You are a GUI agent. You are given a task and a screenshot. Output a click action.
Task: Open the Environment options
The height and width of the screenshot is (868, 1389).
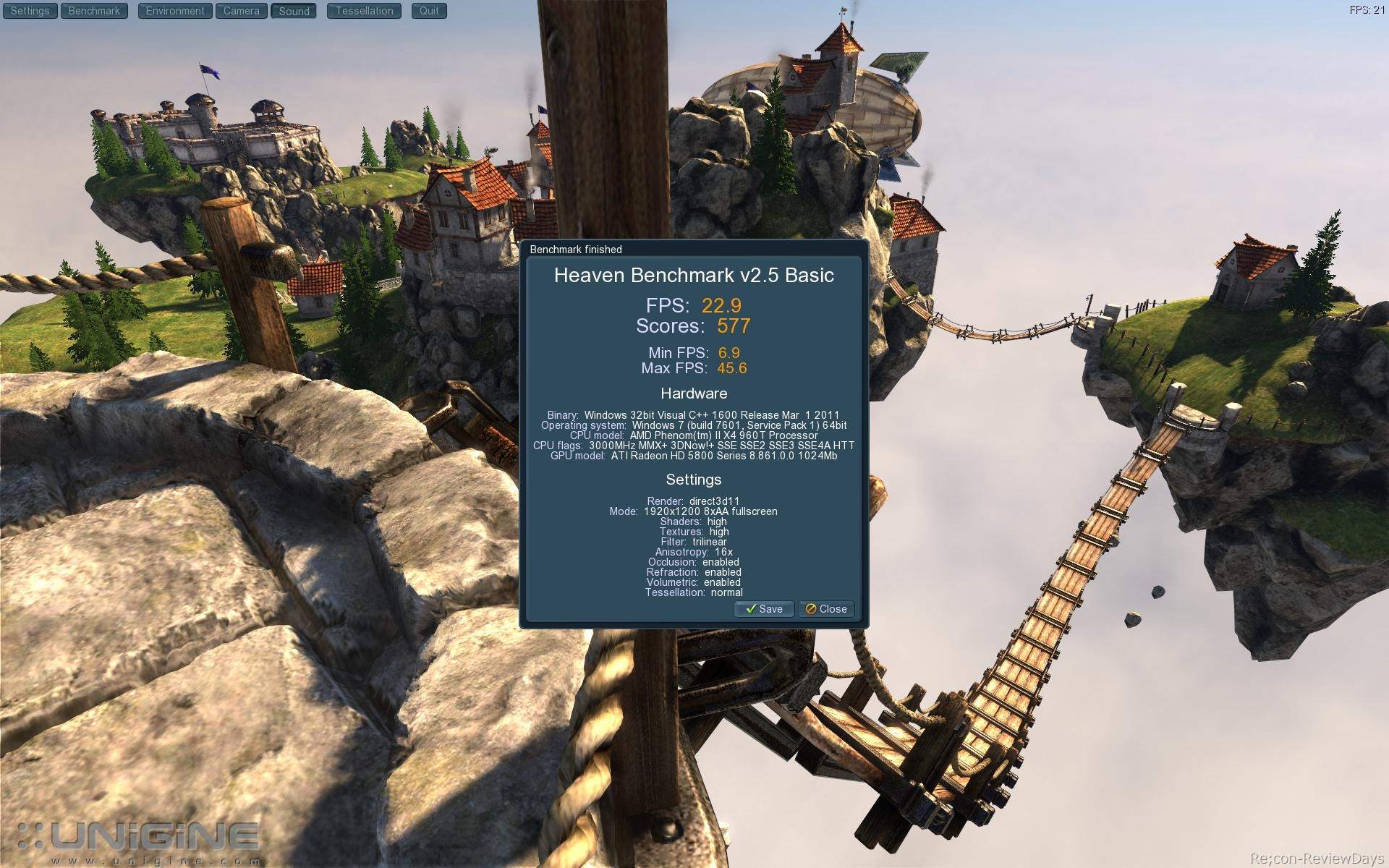tap(175, 11)
